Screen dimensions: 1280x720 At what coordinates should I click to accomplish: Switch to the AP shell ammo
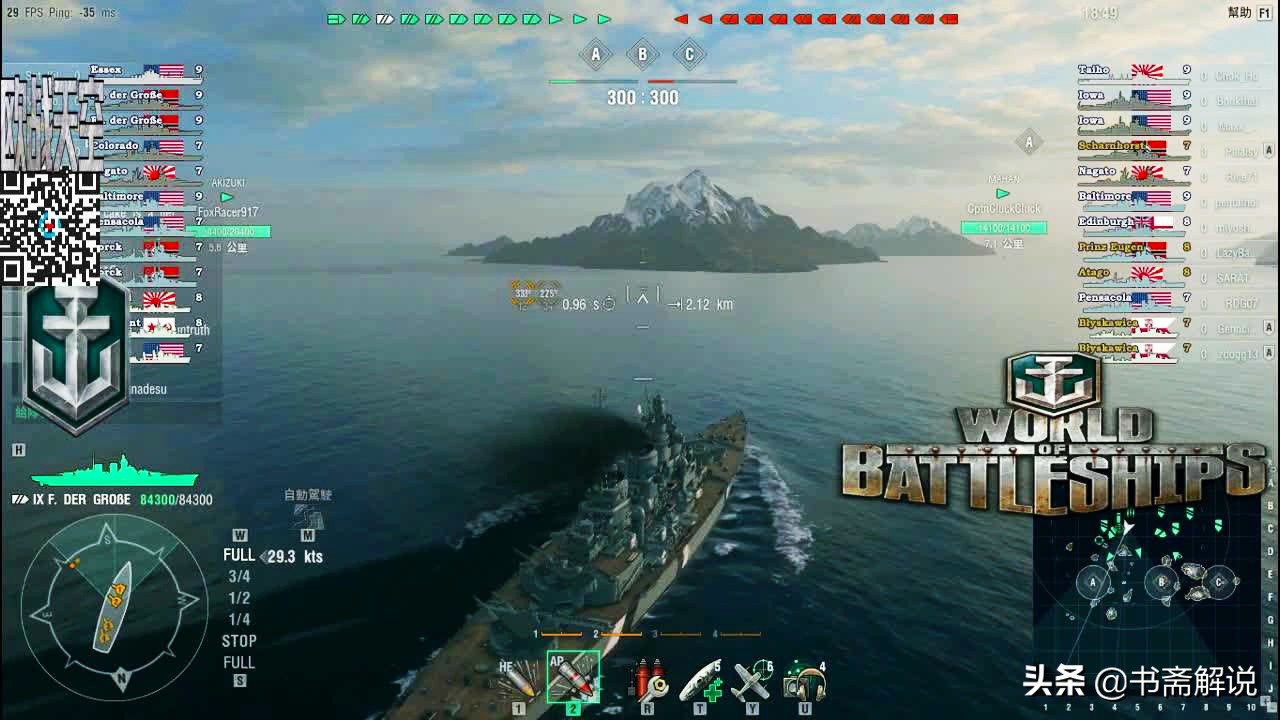[x=573, y=678]
